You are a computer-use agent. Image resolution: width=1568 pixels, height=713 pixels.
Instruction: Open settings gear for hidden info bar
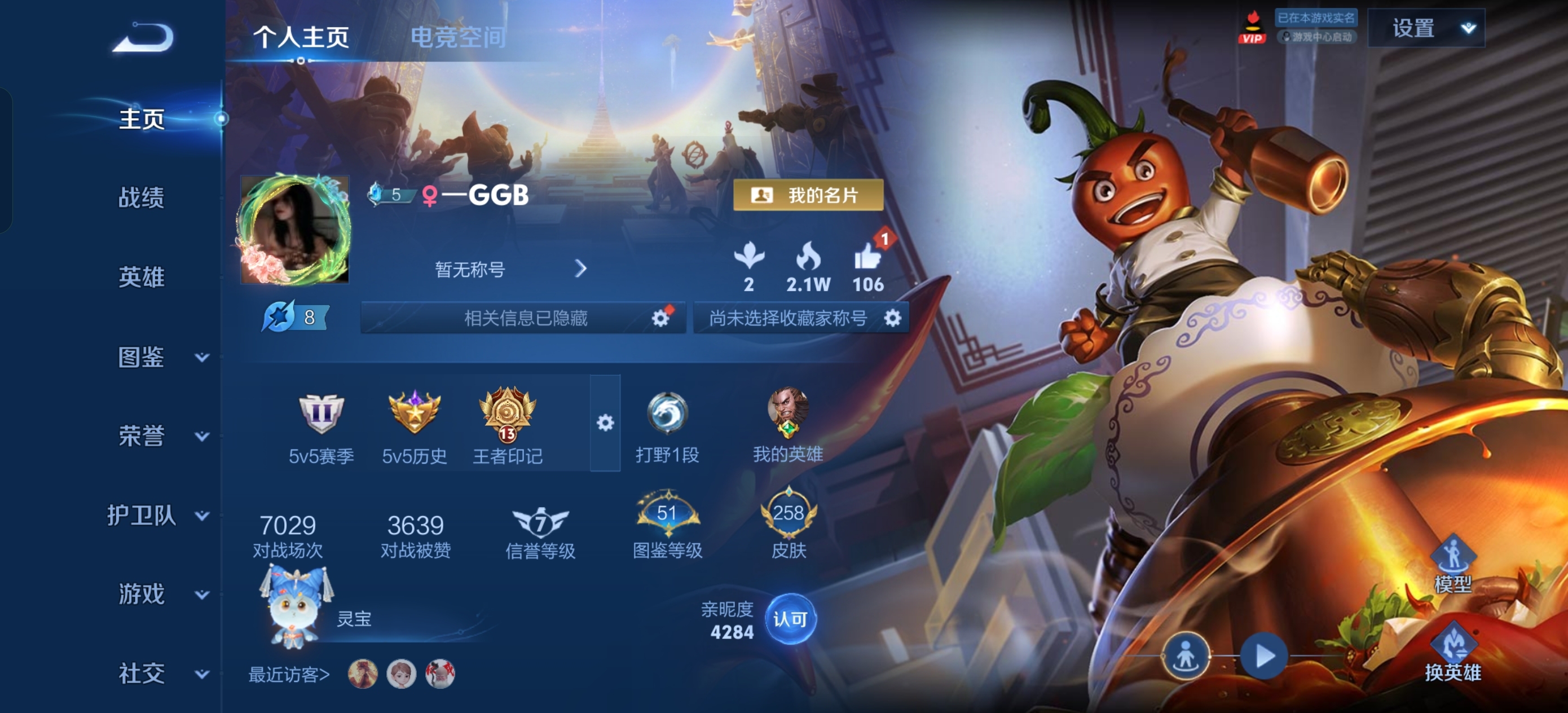660,318
